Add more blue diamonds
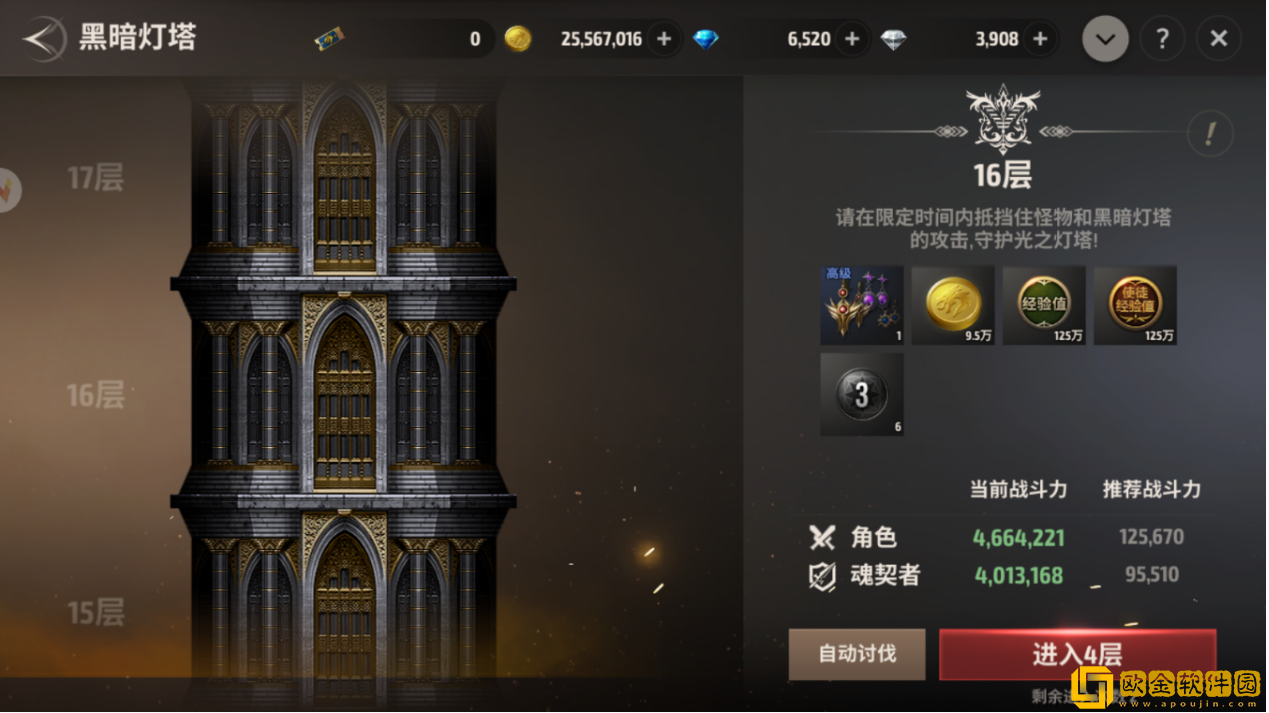The height and width of the screenshot is (713, 1269). [852, 39]
